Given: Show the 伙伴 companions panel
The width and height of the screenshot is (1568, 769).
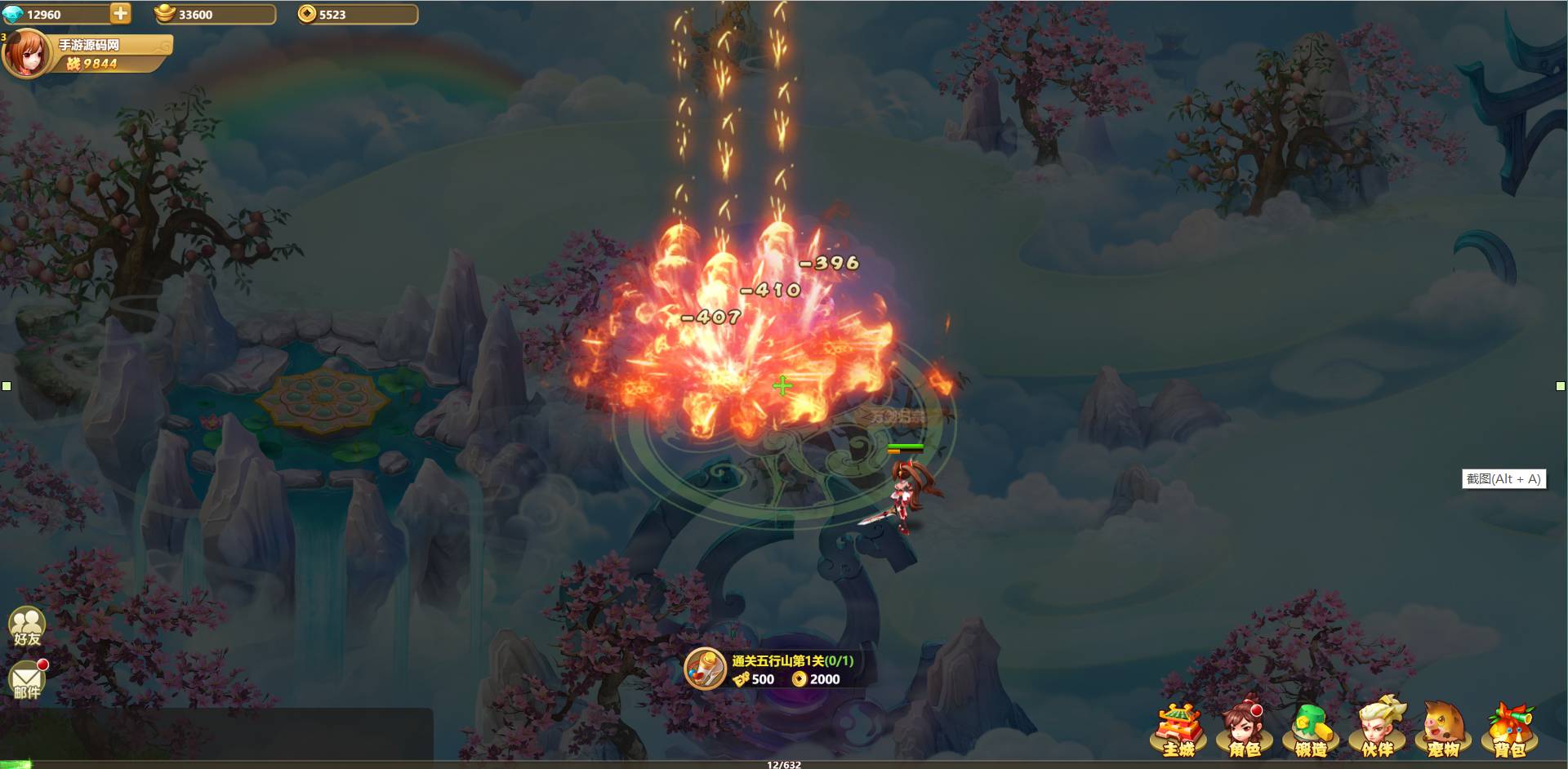Looking at the screenshot, I should (1377, 729).
